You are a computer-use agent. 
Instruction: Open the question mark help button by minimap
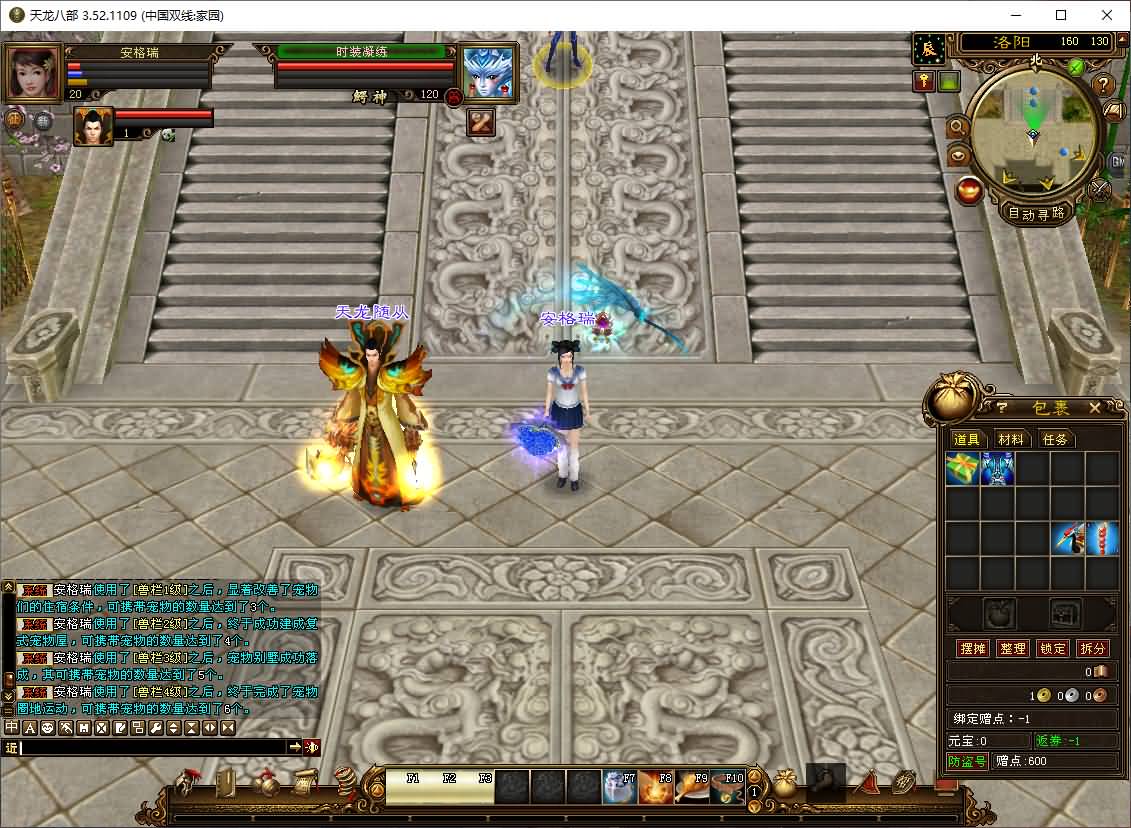pyautogui.click(x=1104, y=85)
